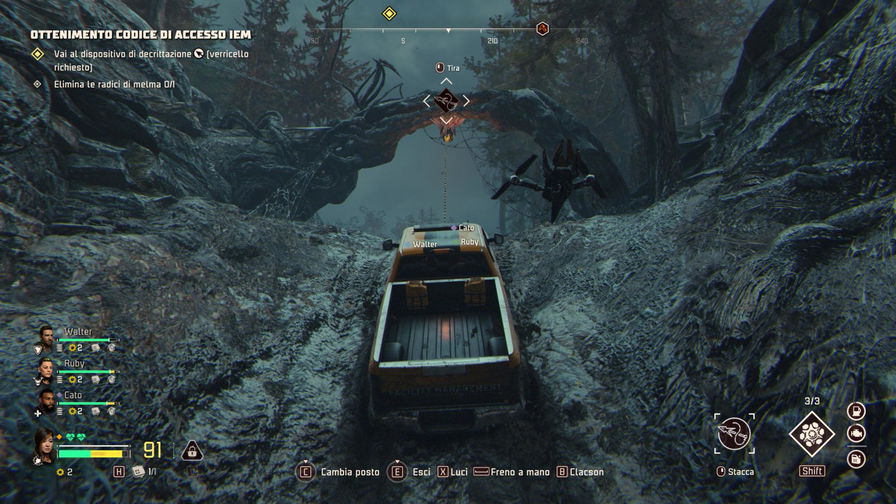This screenshot has height=504, width=896.
Task: Click the jerry can icon
Action: [856, 458]
